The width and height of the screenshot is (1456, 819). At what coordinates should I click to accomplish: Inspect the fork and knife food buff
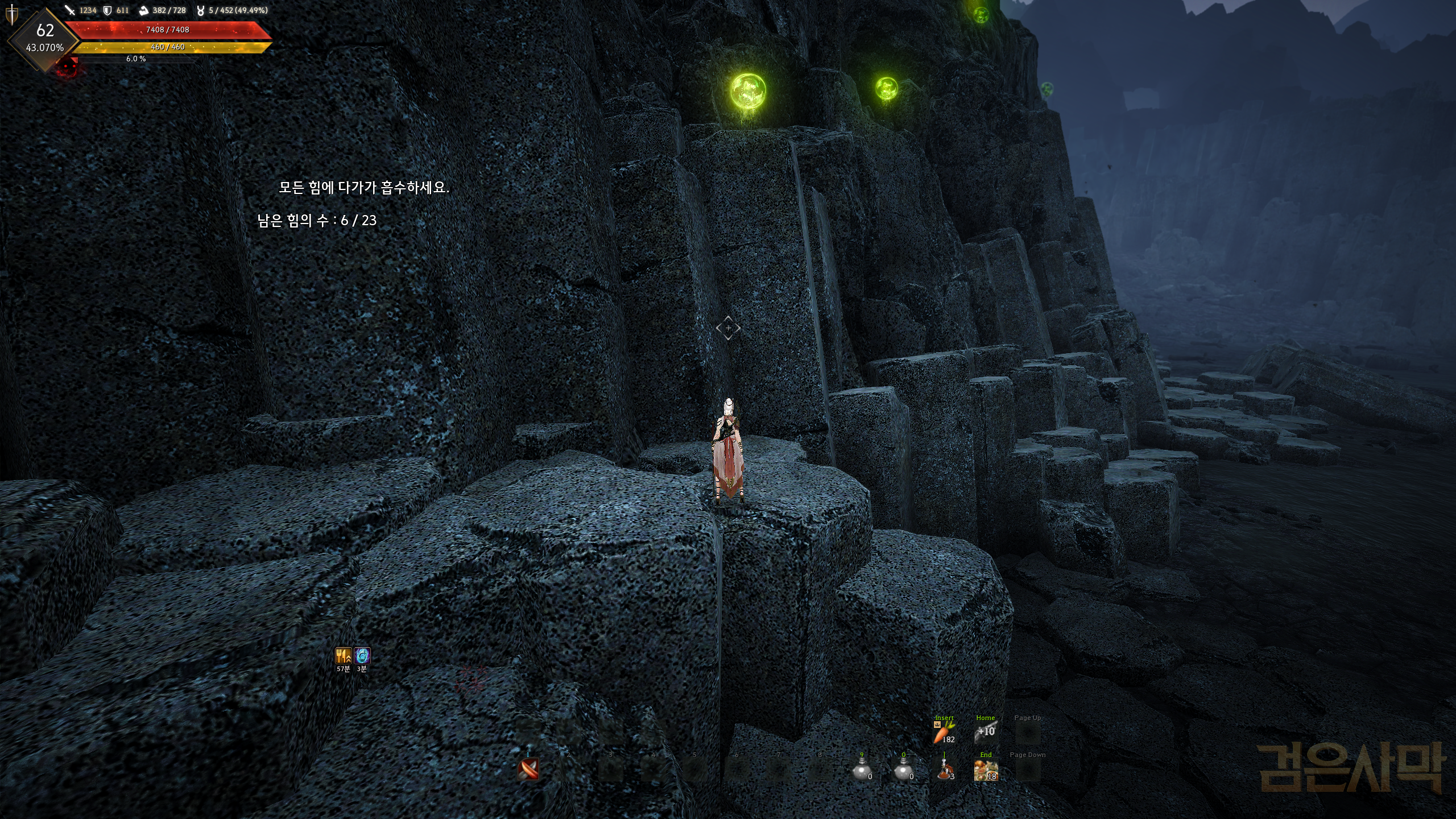343,656
